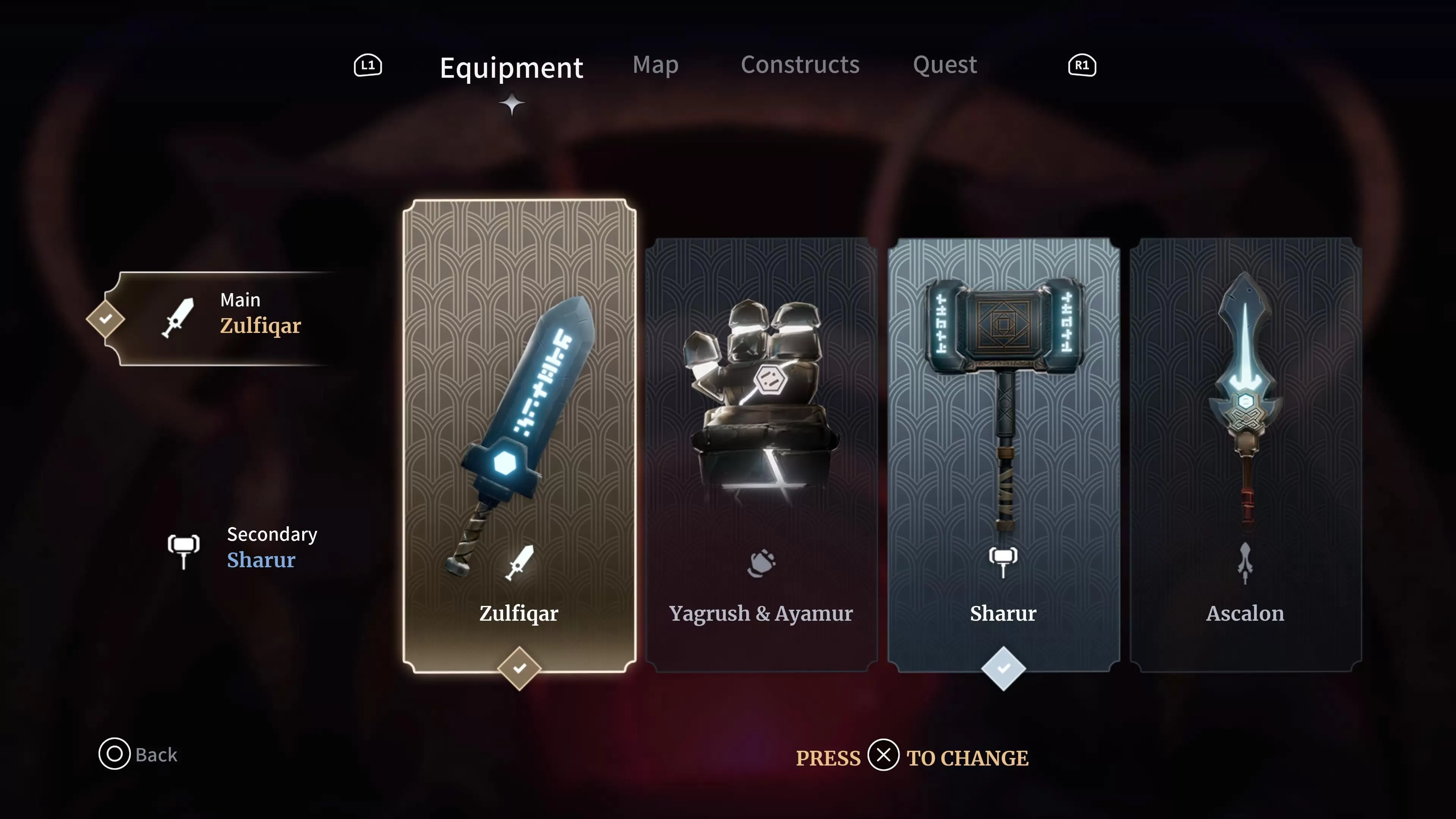1456x819 pixels.
Task: Choose the Yagrush & Ayamur gauntlets card
Action: tap(761, 455)
